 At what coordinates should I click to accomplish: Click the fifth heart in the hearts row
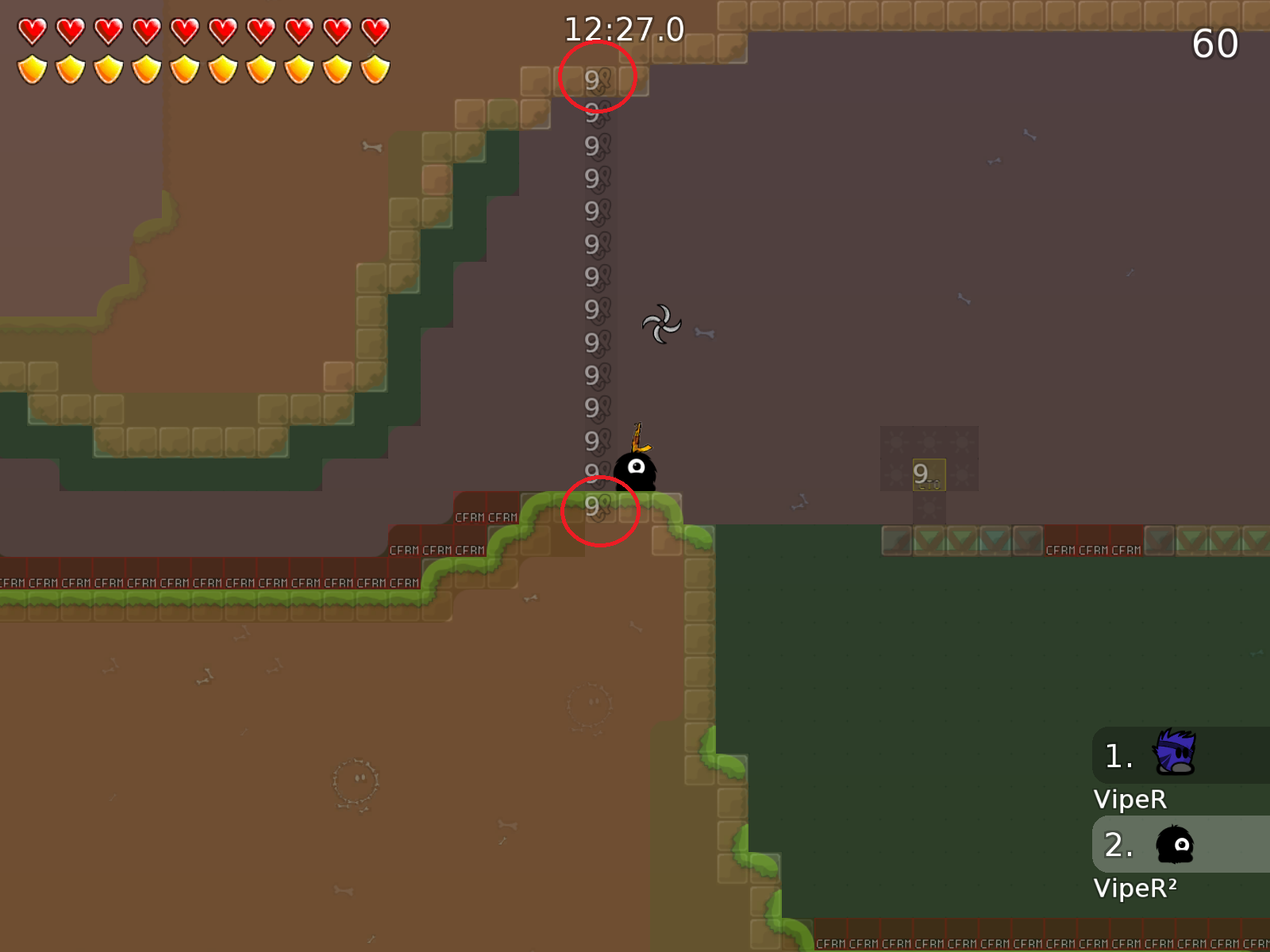[x=184, y=30]
